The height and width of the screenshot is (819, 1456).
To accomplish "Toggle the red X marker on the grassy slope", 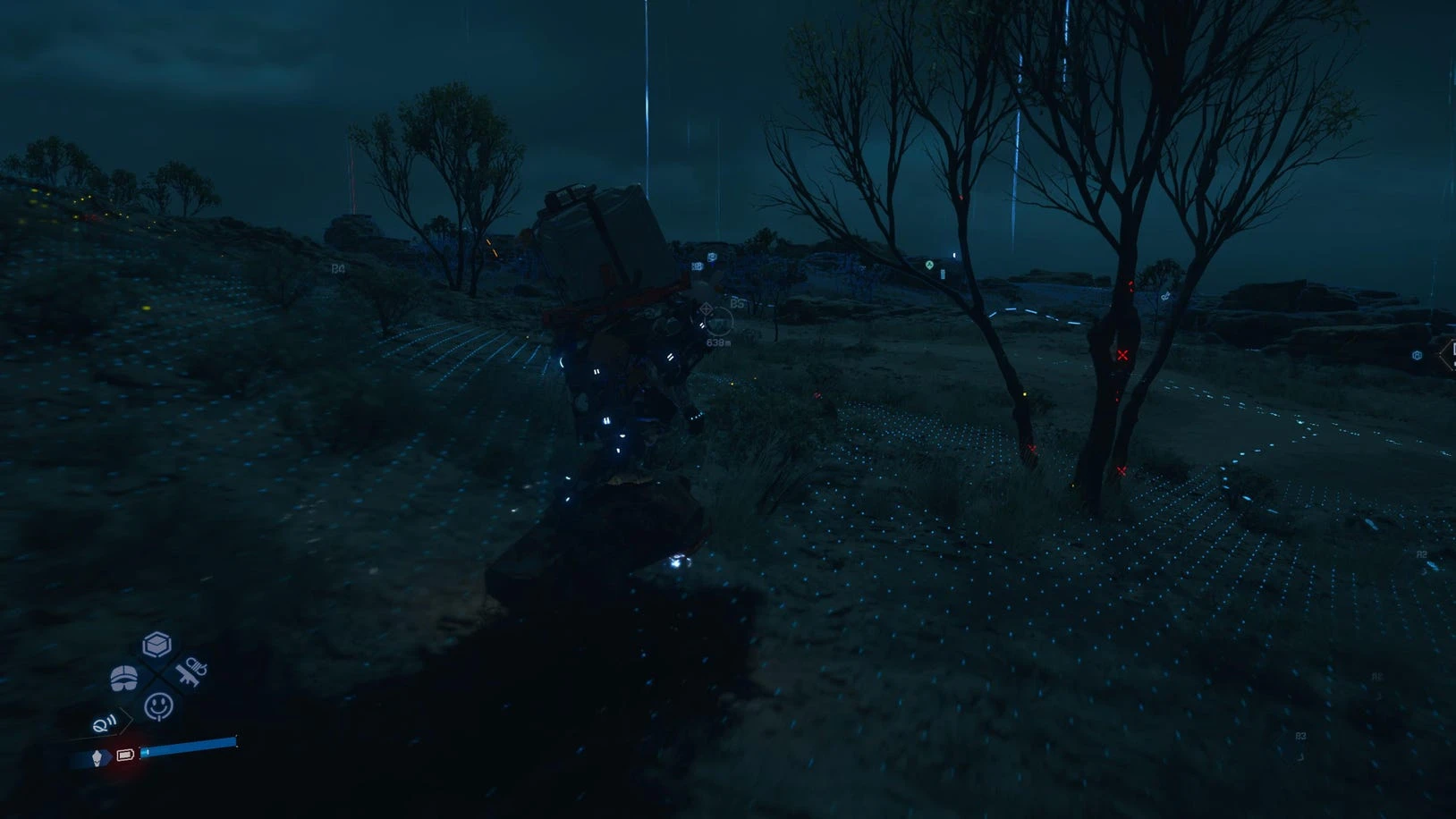I will pyautogui.click(x=1033, y=447).
